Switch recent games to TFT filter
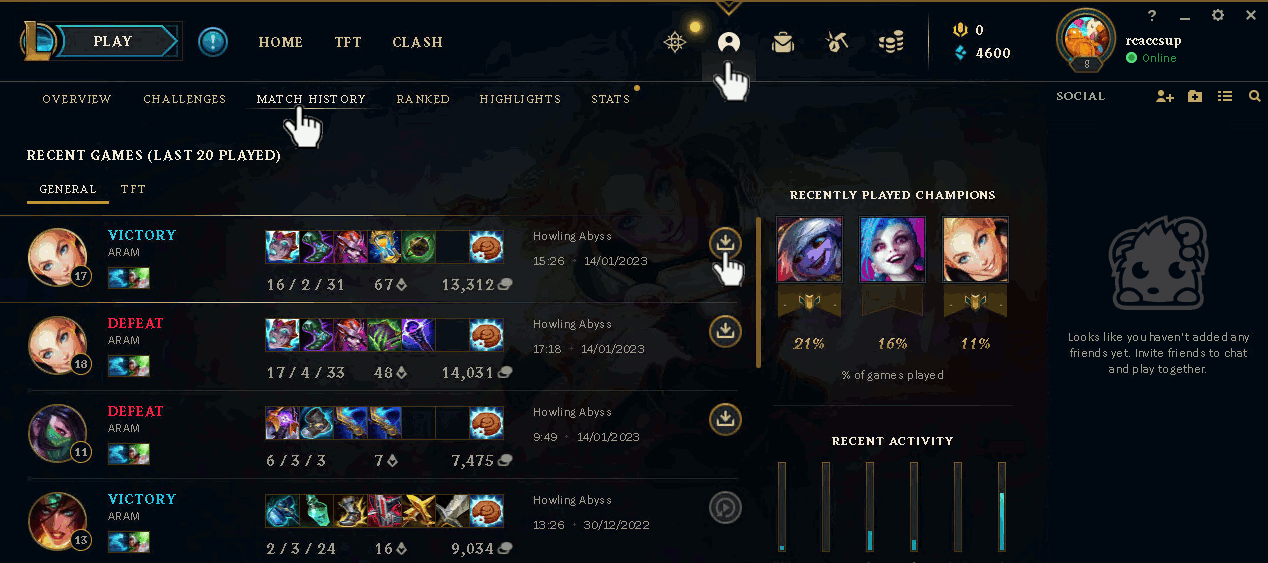The image size is (1268, 563). 133,189
